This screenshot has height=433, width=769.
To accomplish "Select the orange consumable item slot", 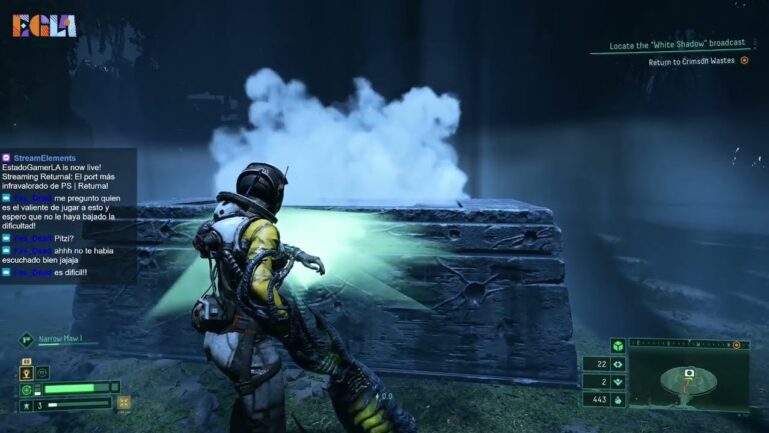I will click(26, 372).
